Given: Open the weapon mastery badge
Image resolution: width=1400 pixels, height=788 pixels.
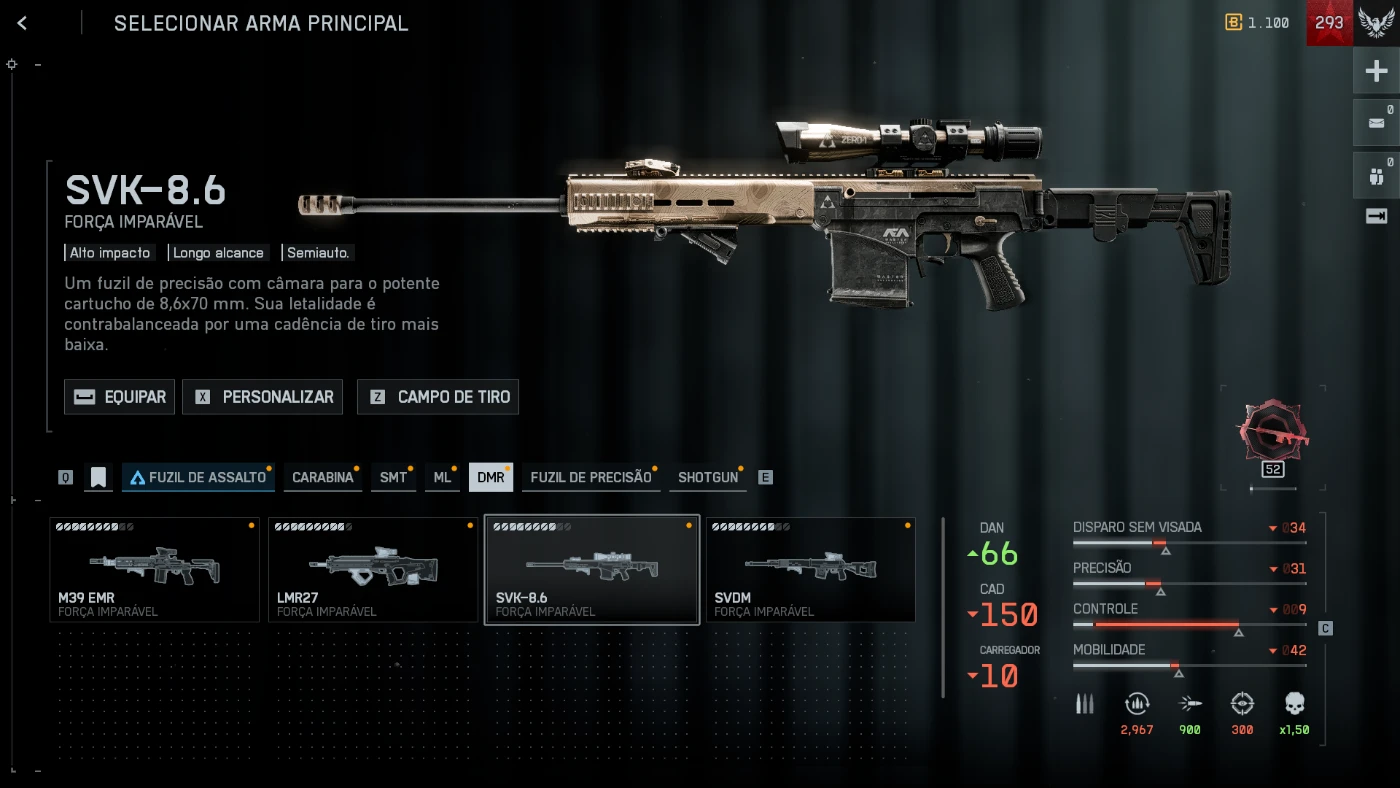Looking at the screenshot, I should tap(1272, 434).
